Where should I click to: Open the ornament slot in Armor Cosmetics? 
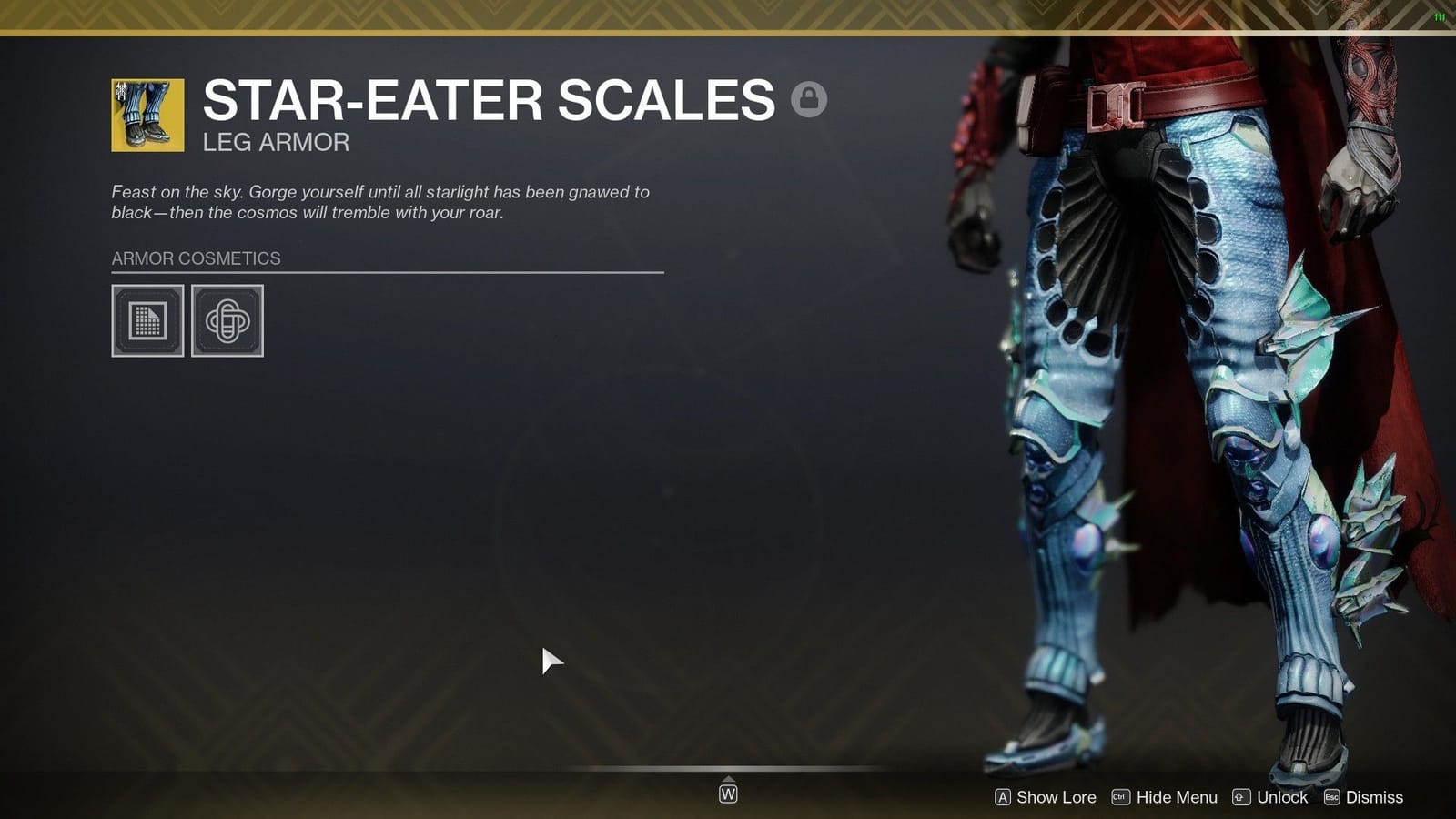click(x=227, y=320)
